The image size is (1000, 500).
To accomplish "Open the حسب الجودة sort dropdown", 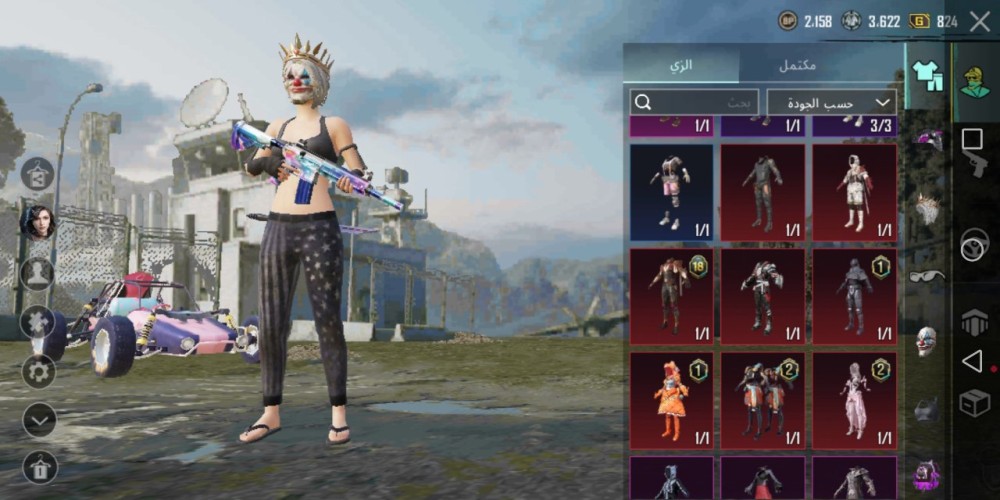I will (x=831, y=102).
